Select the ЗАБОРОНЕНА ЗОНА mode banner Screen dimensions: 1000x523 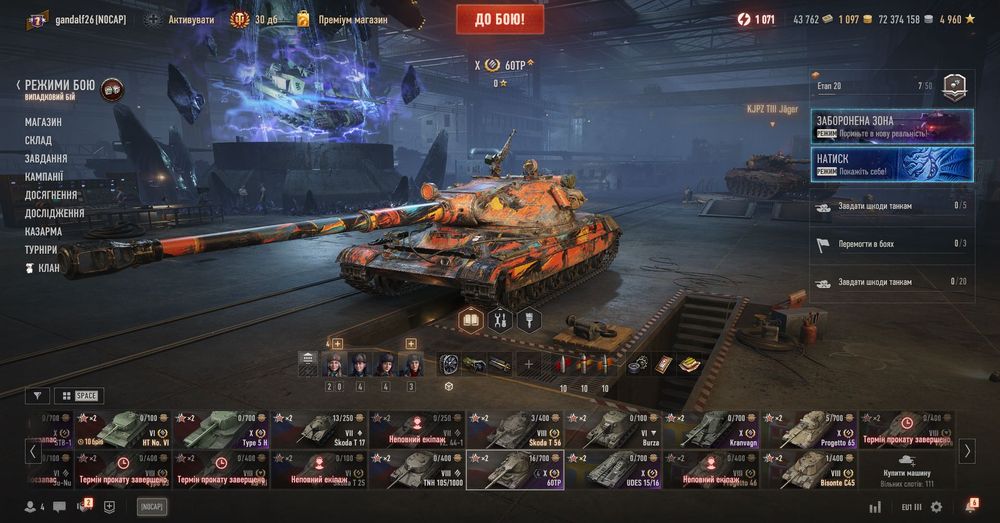click(x=892, y=125)
